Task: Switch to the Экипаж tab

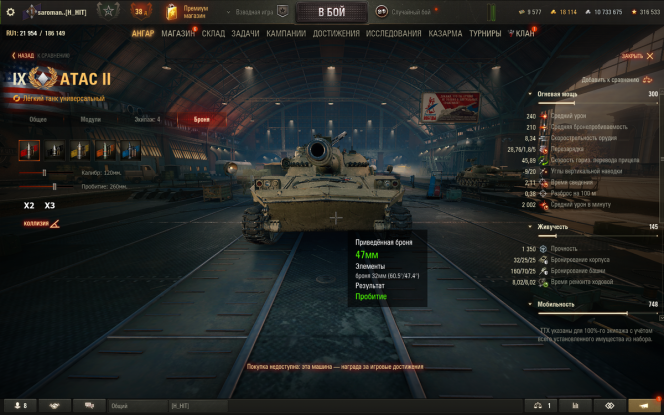Action: [146, 119]
